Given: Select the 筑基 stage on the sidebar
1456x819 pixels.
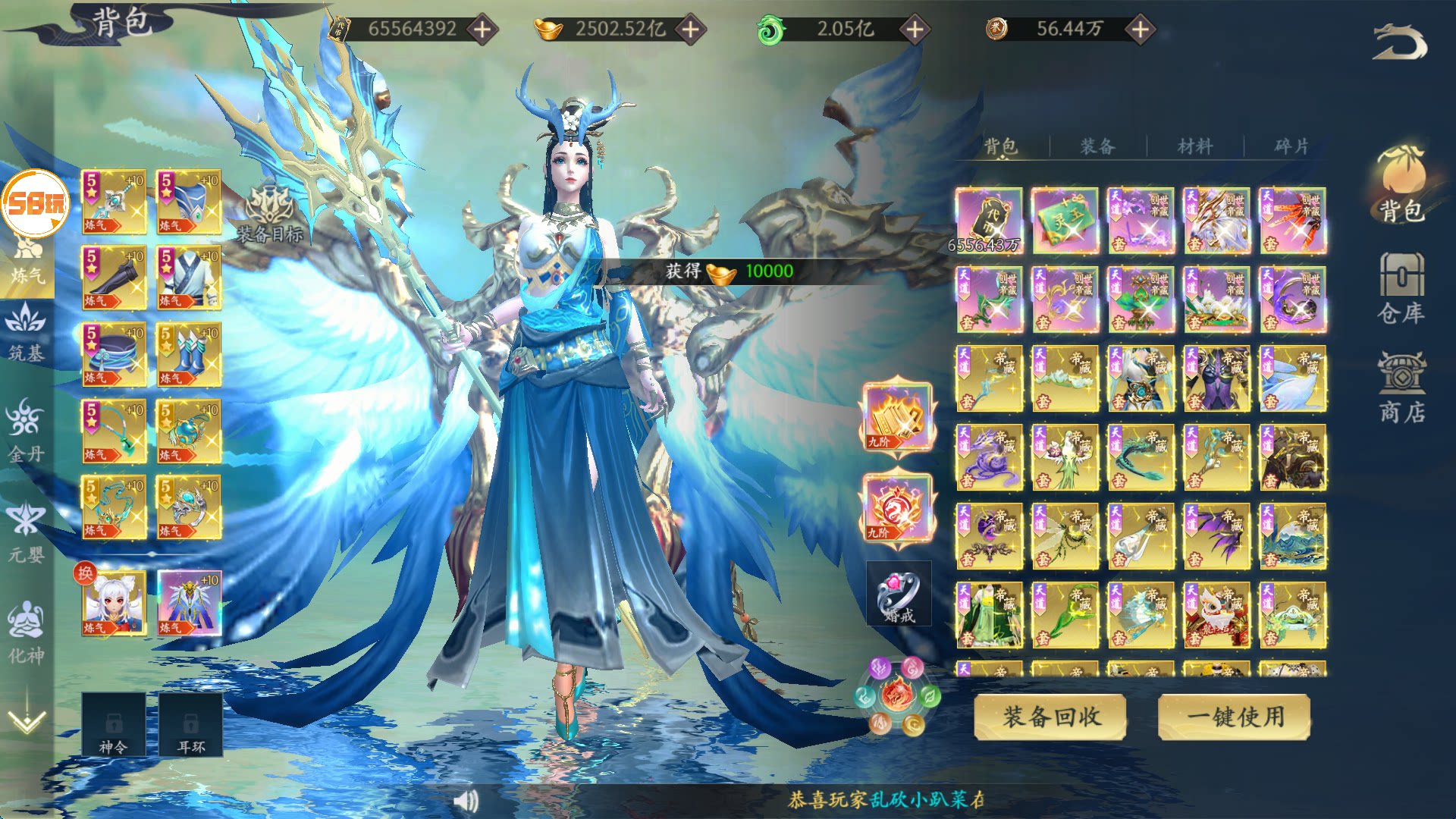Looking at the screenshot, I should (x=27, y=334).
